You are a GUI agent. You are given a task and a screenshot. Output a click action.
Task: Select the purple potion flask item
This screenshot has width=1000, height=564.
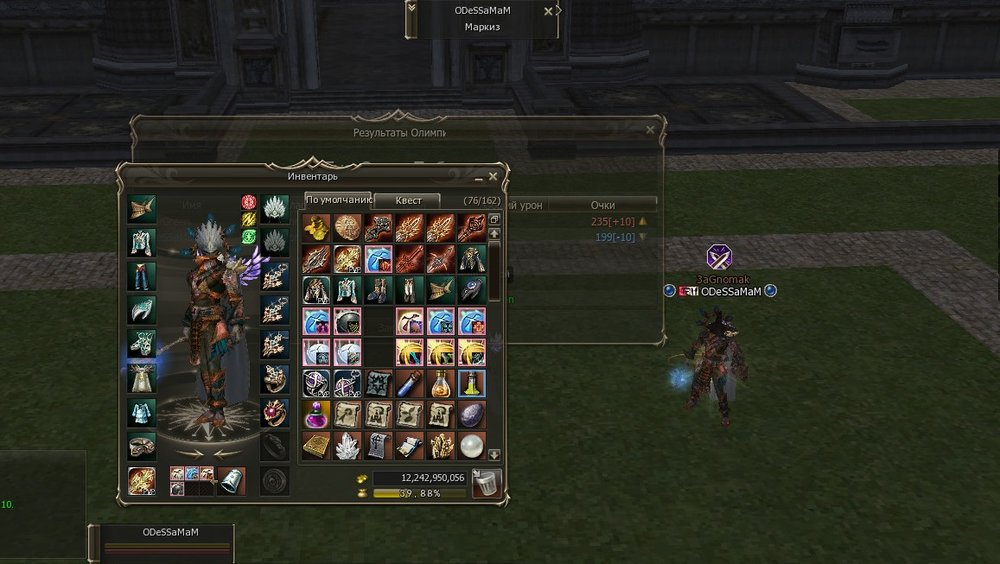coord(316,414)
